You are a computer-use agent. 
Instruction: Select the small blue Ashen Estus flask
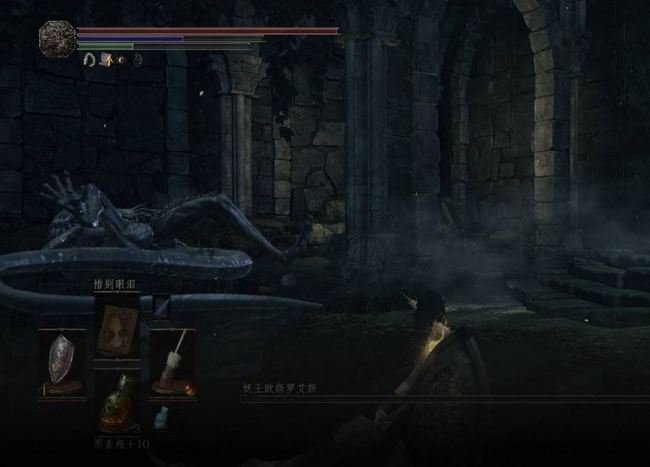click(x=160, y=417)
